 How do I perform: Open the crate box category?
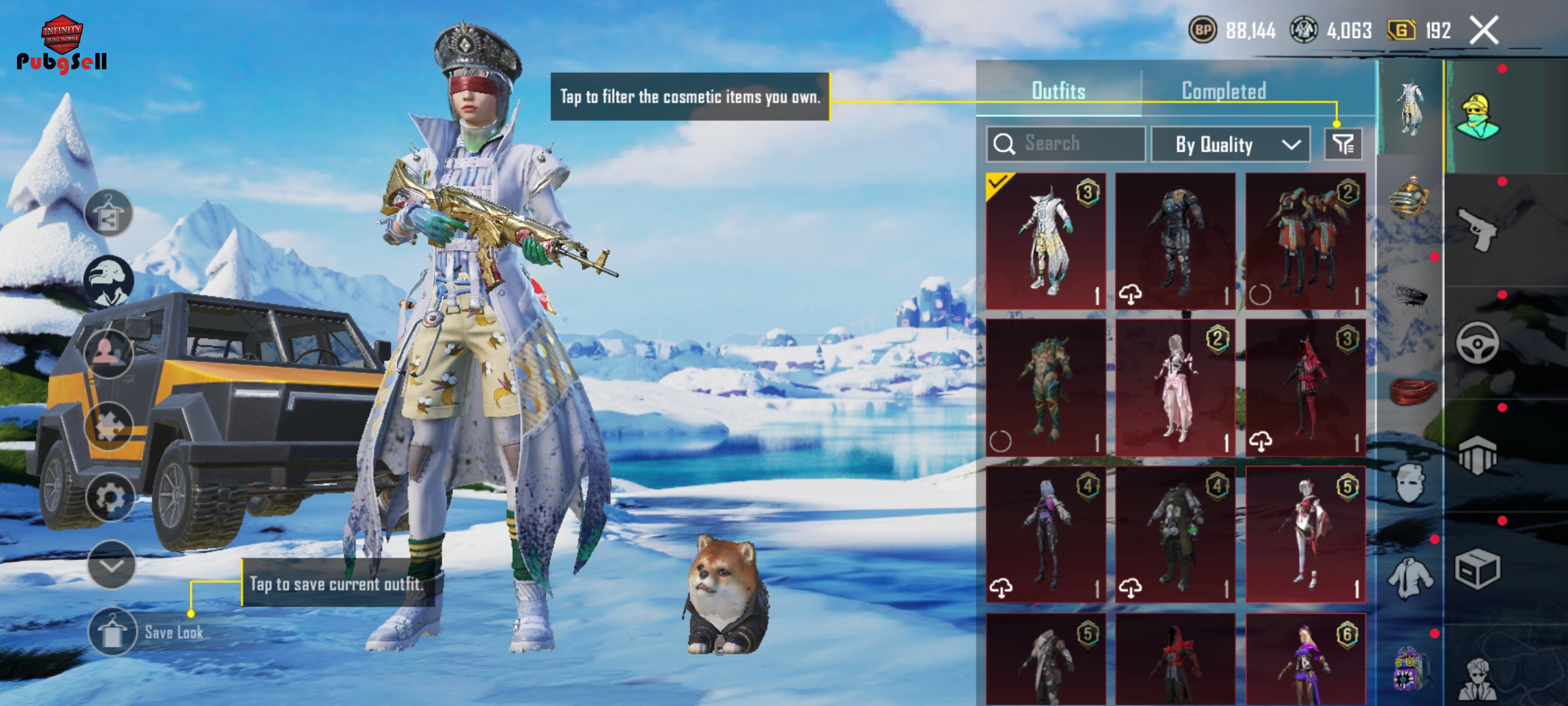pos(1477,569)
